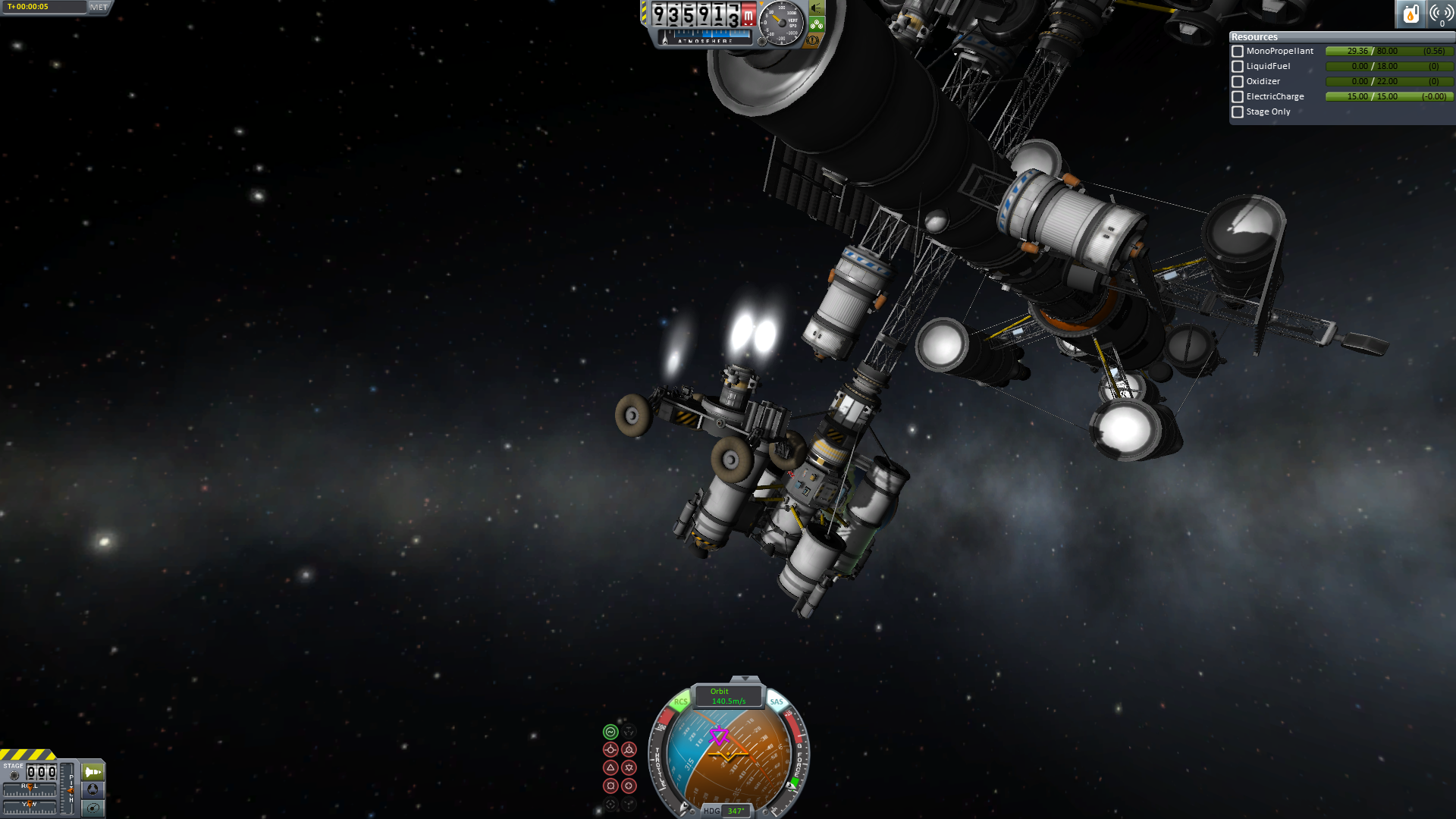Enable the Stage Only checkbox
This screenshot has height=819, width=1456.
1238,112
